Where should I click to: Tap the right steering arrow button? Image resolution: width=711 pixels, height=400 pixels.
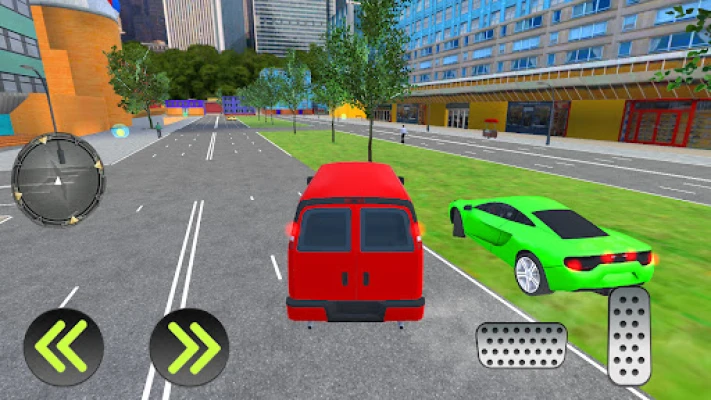(189, 347)
